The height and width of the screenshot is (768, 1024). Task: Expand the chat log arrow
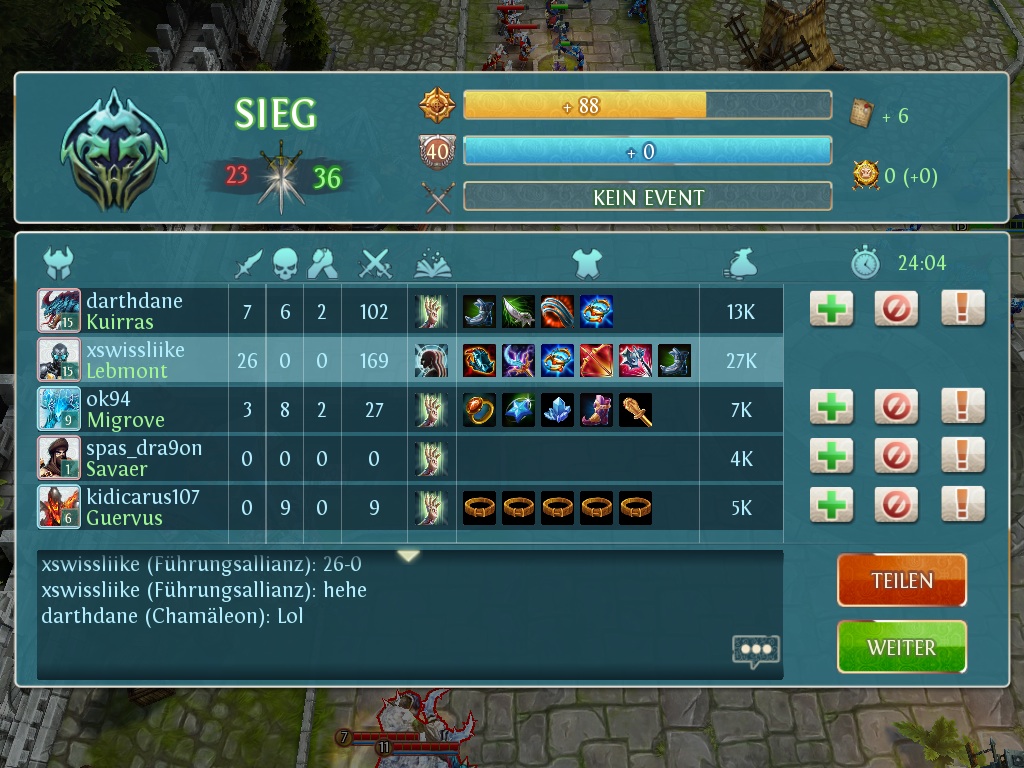(409, 556)
